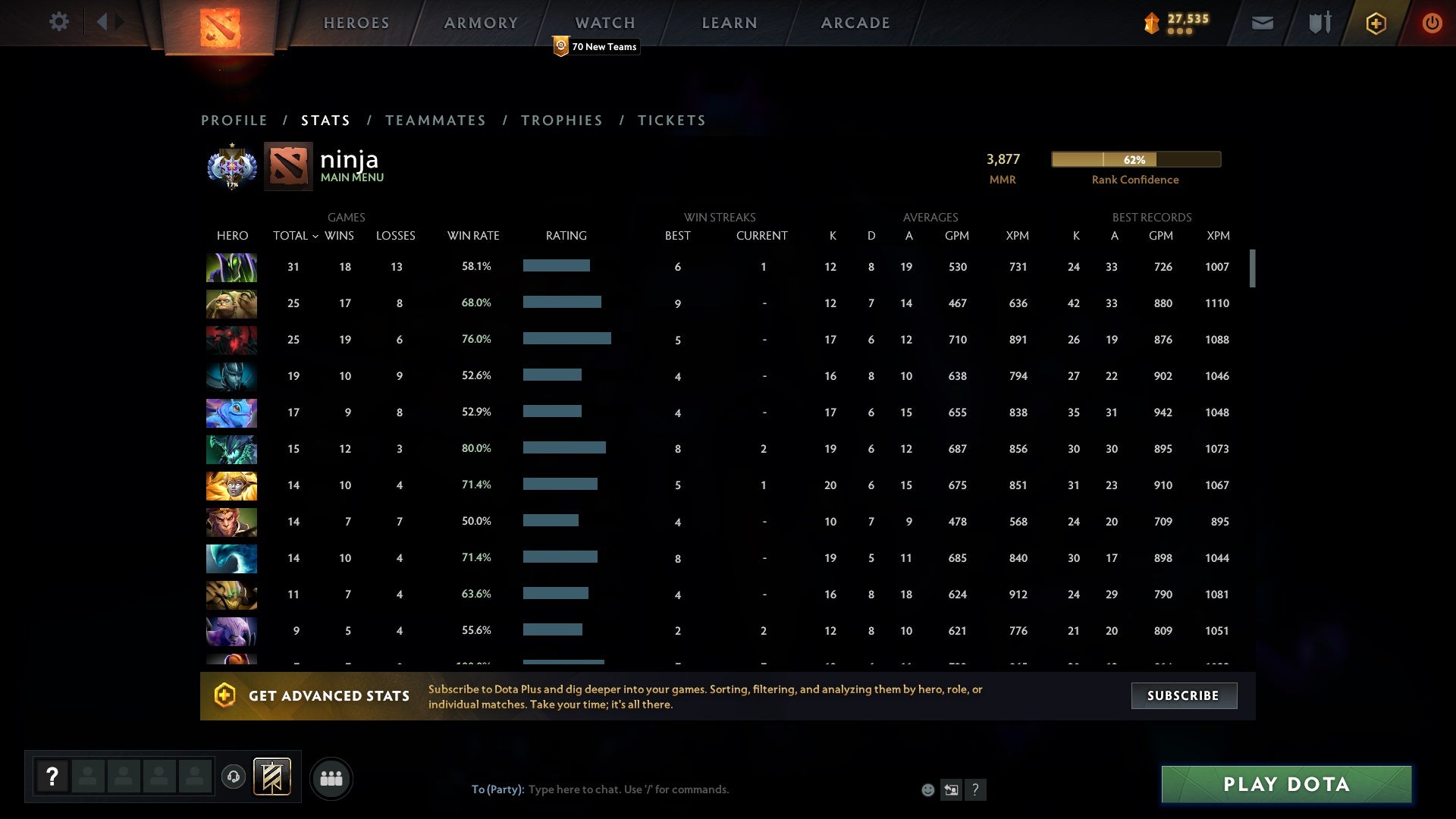
Task: Click the SUBSCRIBE button for Dota Plus
Action: 1183,695
